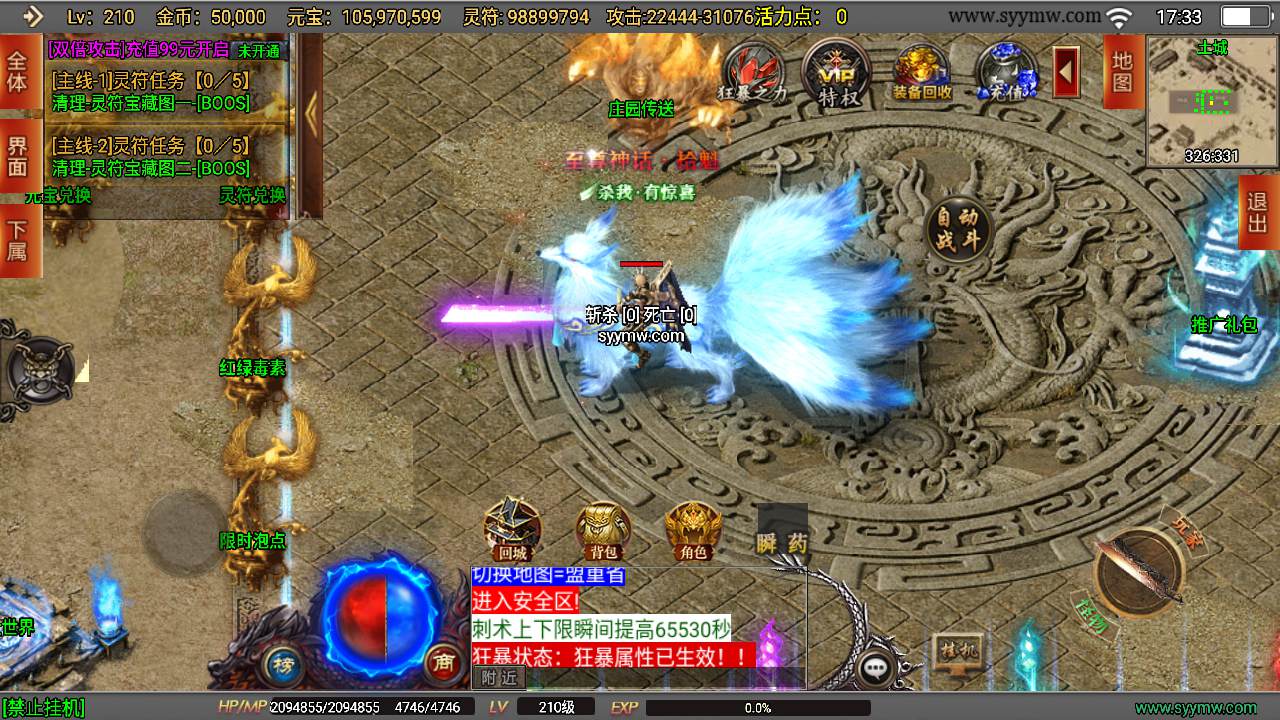Select the 下属 tab on the left edge
Screen dimensions: 1280x720
coord(18,240)
